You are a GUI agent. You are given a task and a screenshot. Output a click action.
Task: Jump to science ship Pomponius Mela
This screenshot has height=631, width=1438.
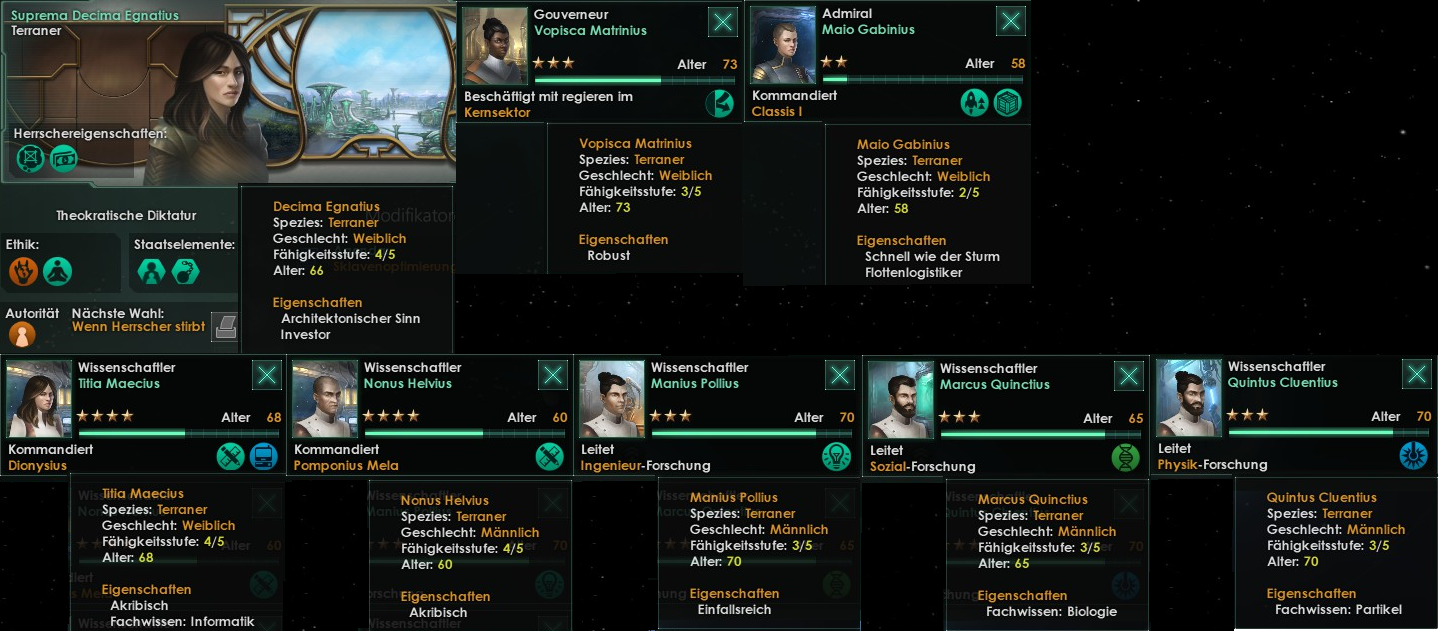click(x=346, y=465)
